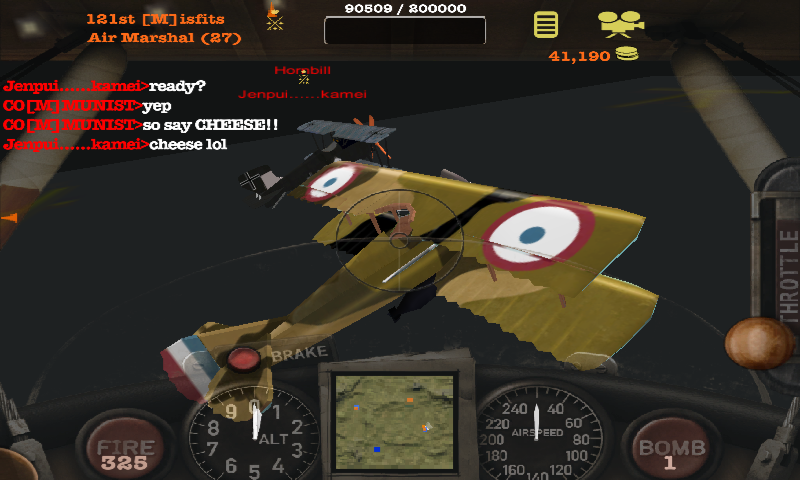The height and width of the screenshot is (480, 800).
Task: Tap the FIRE gun button
Action: click(124, 452)
